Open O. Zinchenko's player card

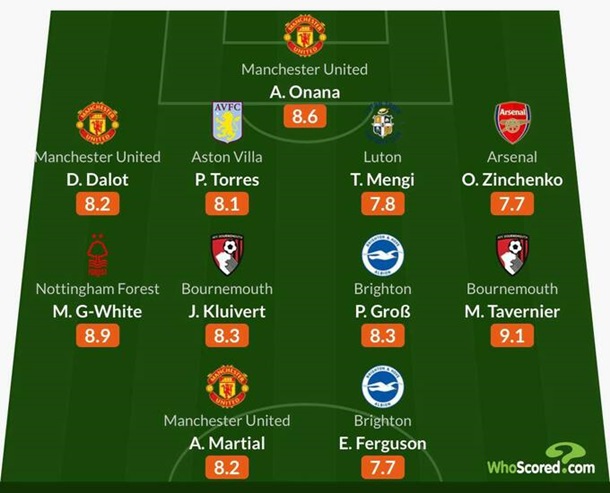pos(513,179)
